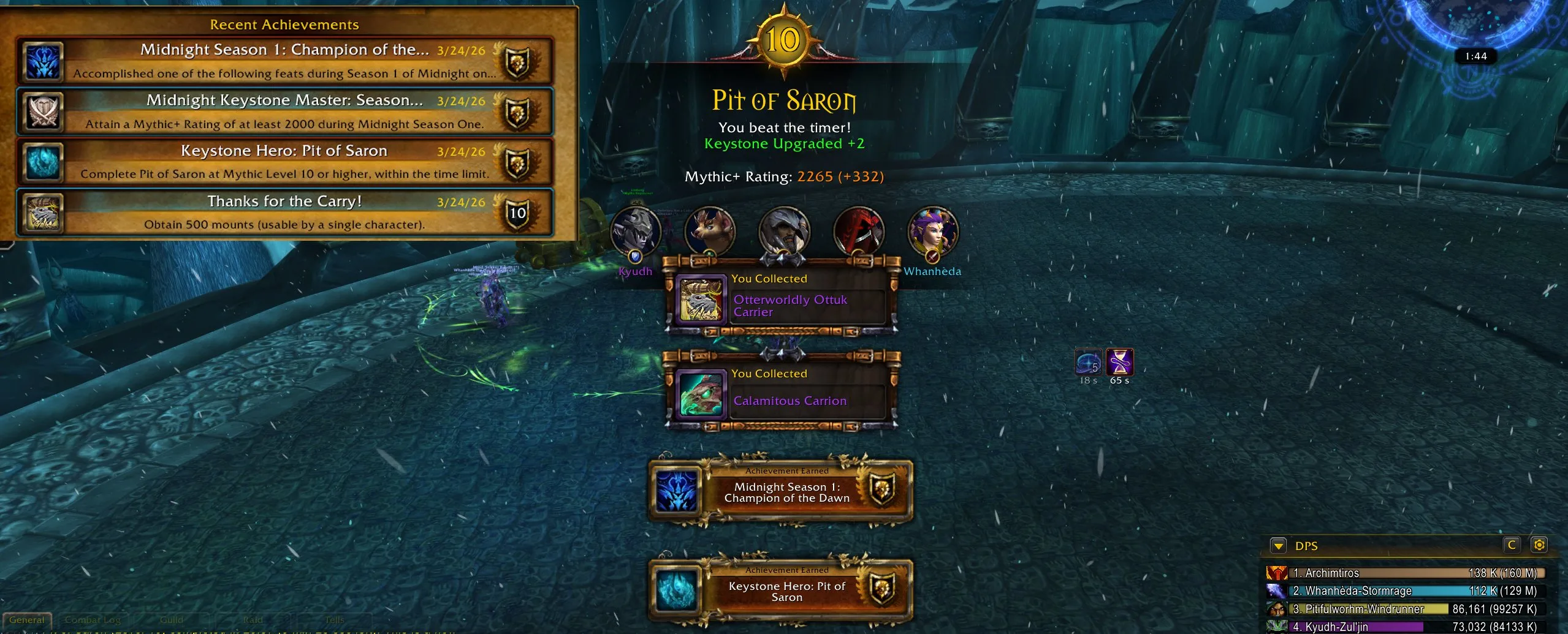This screenshot has width=1568, height=634.
Task: Open the damage meter gear settings
Action: point(1539,545)
